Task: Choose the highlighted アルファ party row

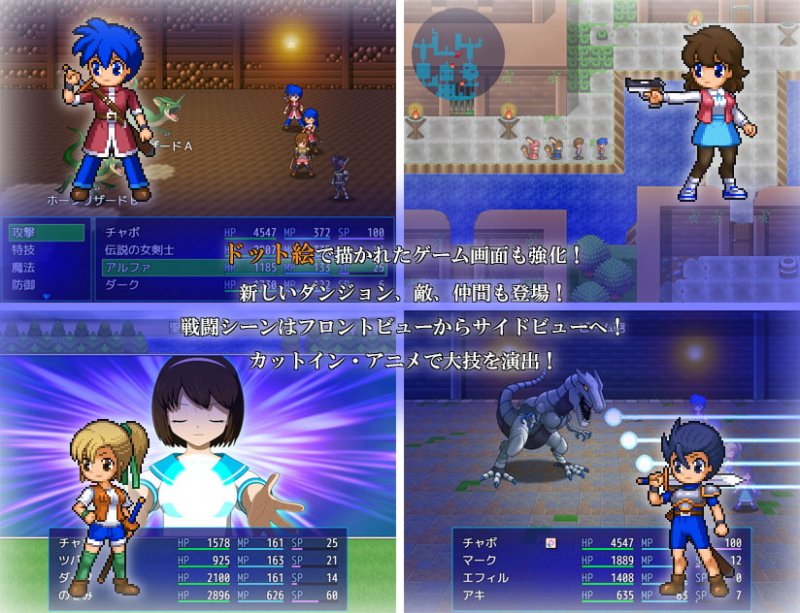Action: pyautogui.click(x=124, y=268)
